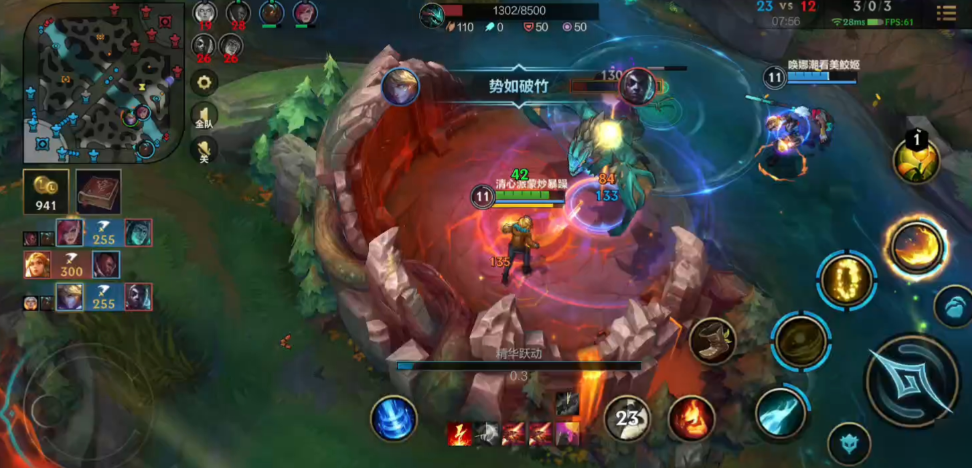
Task: Tap the dark oval skill button
Action: 800,342
